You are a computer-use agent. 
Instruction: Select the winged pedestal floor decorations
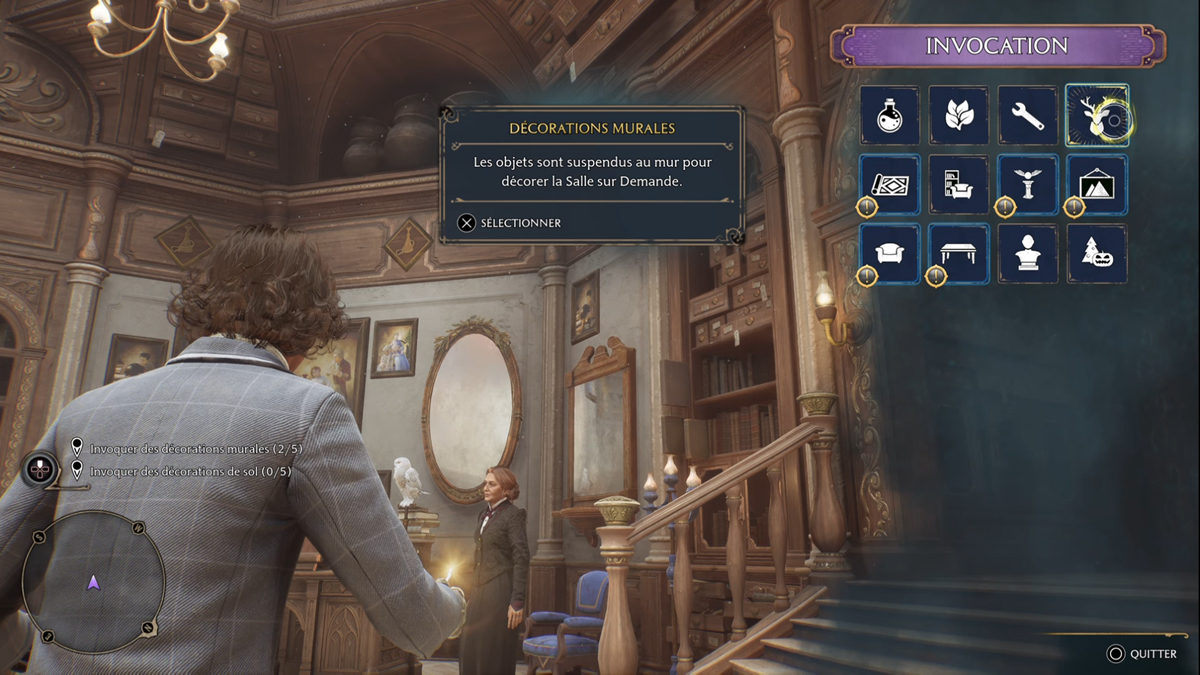pyautogui.click(x=1027, y=184)
